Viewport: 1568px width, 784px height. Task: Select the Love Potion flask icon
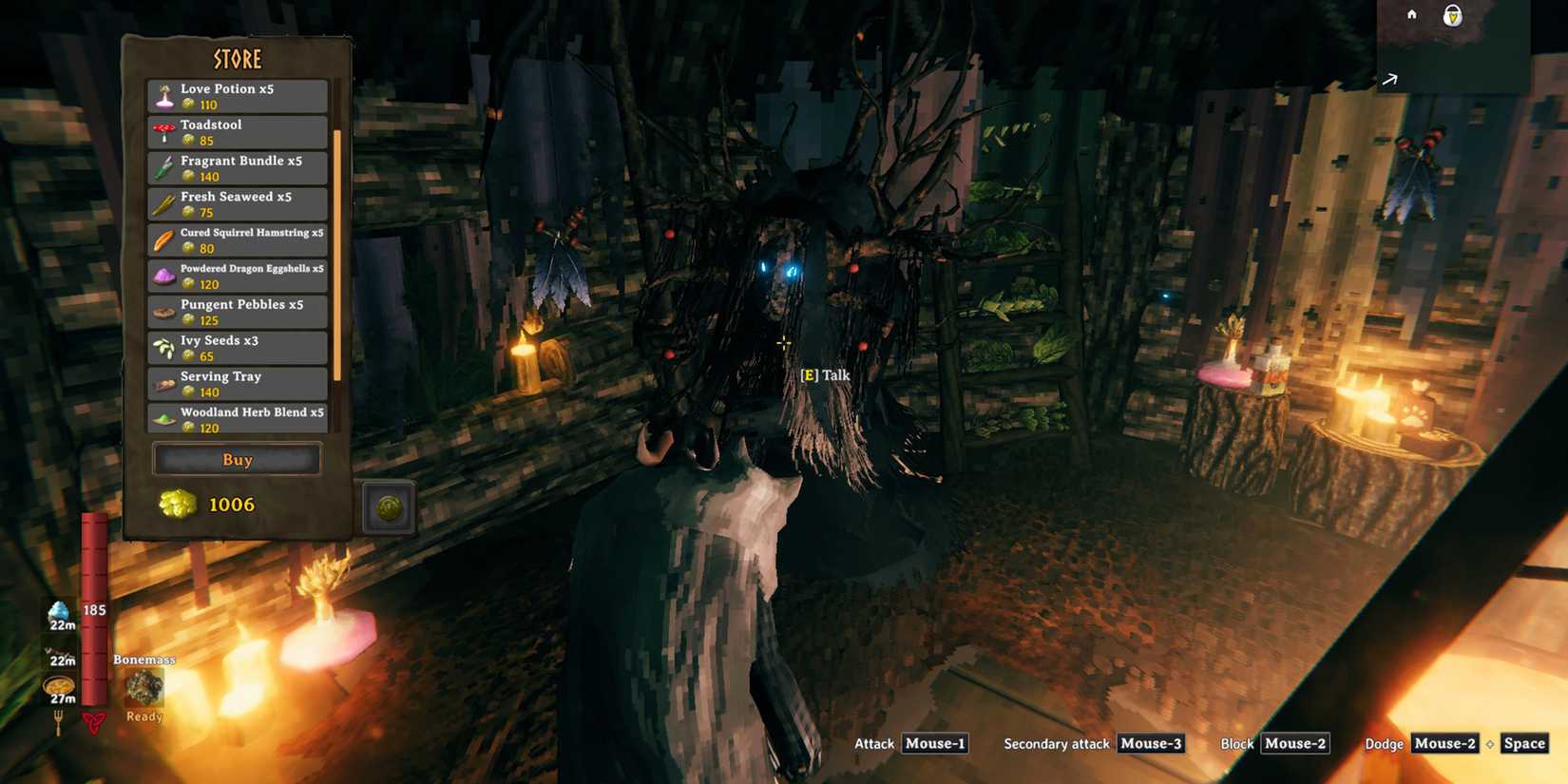click(x=163, y=94)
